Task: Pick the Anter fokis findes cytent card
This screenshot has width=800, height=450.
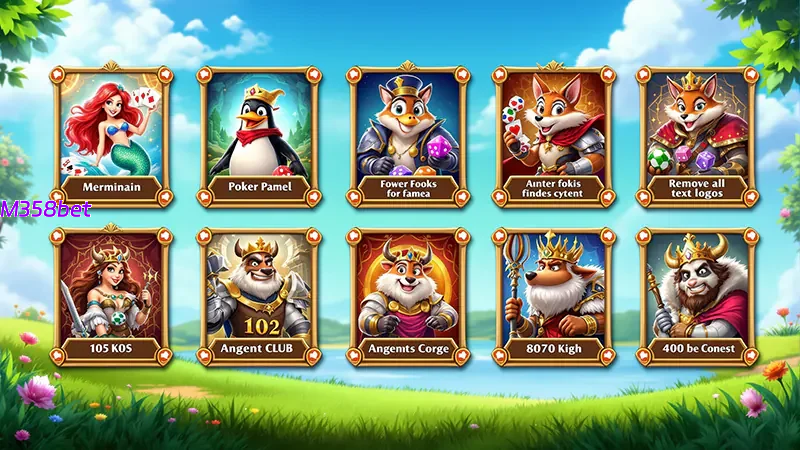Action: tap(553, 135)
